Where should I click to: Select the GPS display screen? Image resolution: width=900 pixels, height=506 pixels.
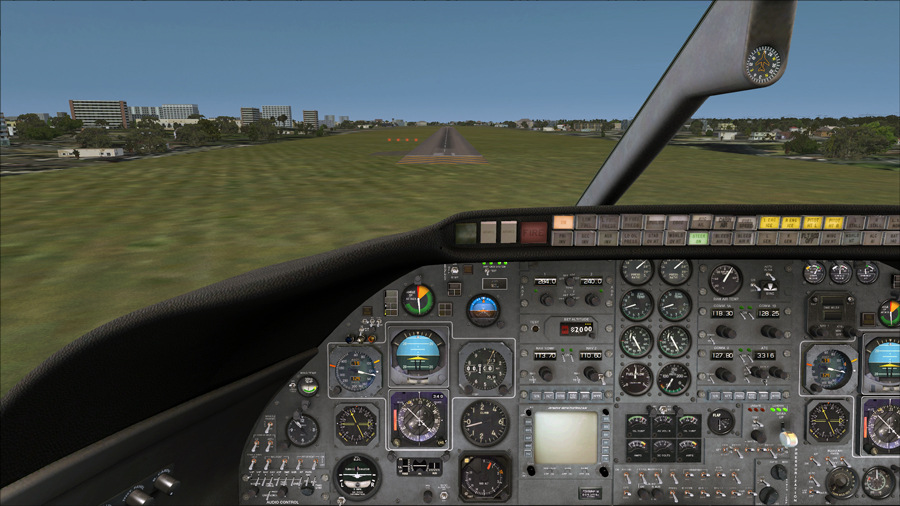(x=565, y=437)
